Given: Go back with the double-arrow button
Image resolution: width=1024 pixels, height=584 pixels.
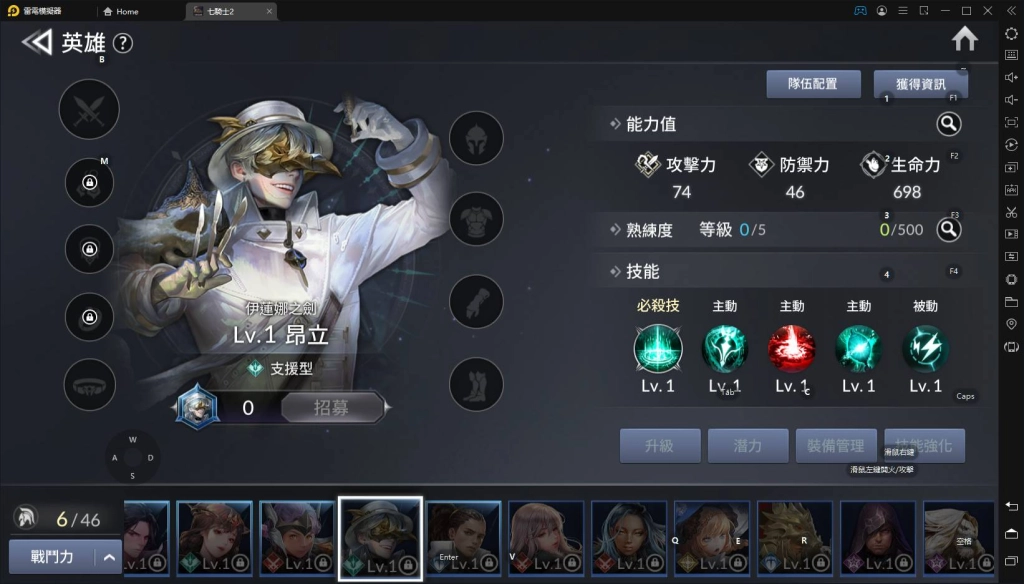Looking at the screenshot, I should [37, 42].
